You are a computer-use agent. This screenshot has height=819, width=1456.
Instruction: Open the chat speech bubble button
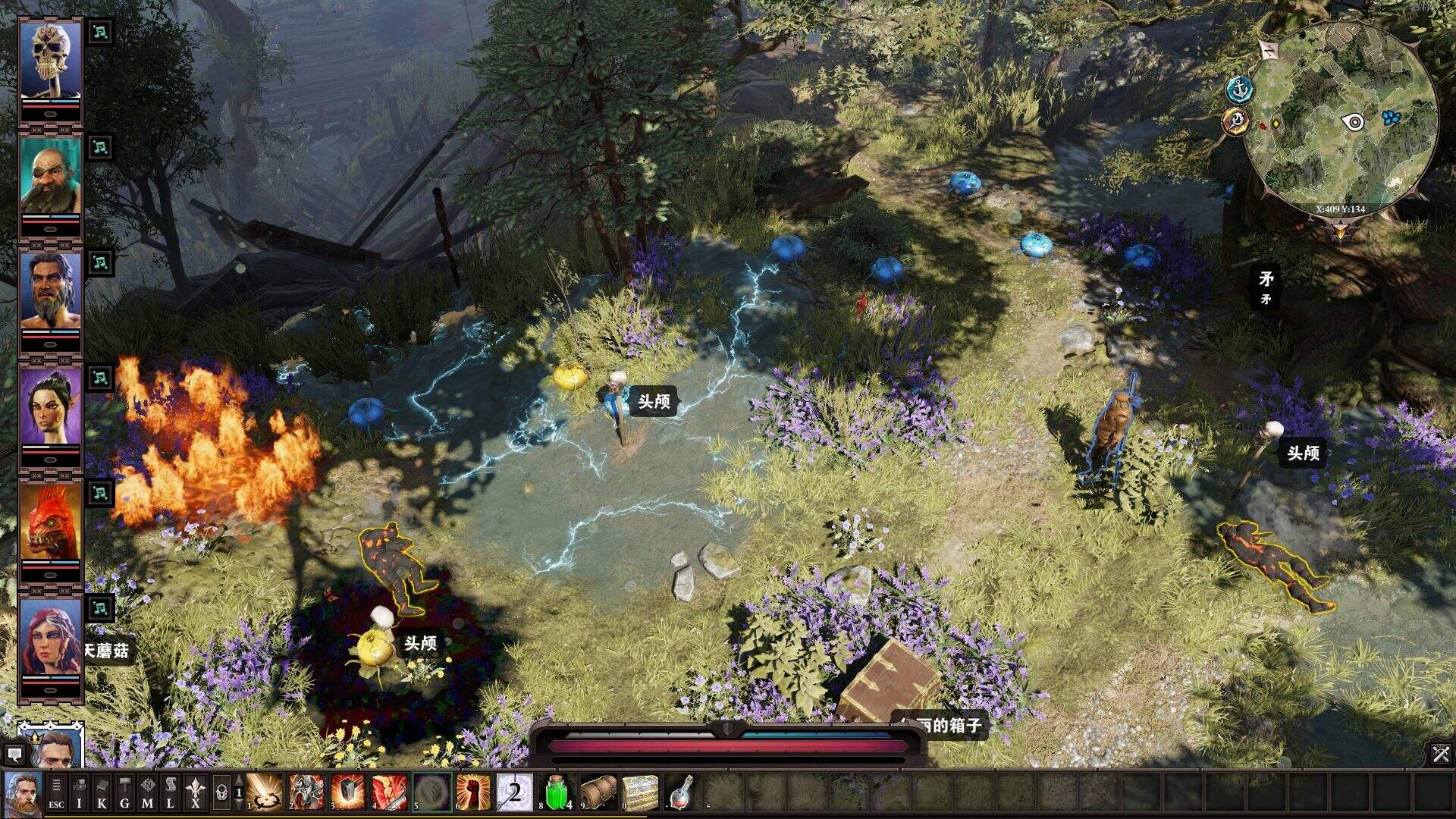[x=14, y=754]
